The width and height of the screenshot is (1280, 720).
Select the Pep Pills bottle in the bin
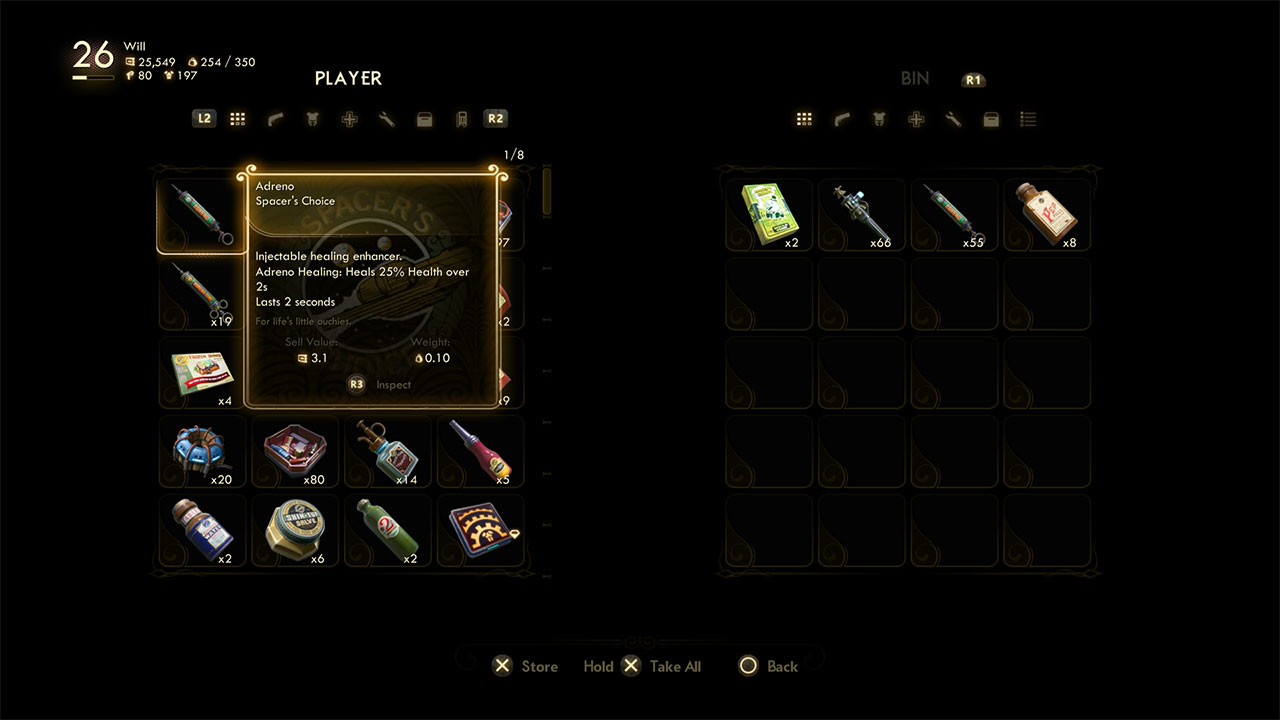tap(1047, 214)
